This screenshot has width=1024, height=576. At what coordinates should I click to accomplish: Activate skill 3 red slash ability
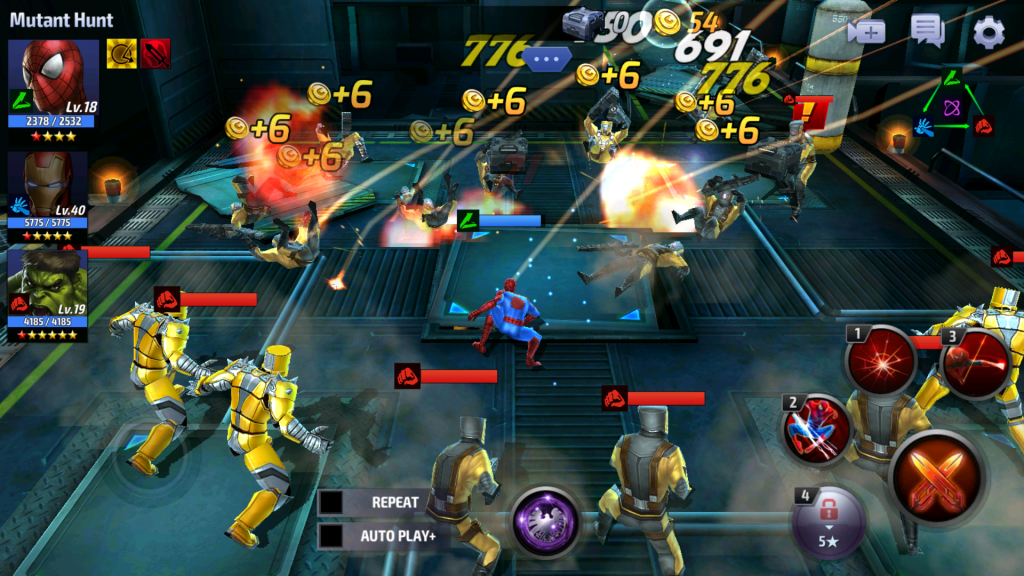point(973,361)
